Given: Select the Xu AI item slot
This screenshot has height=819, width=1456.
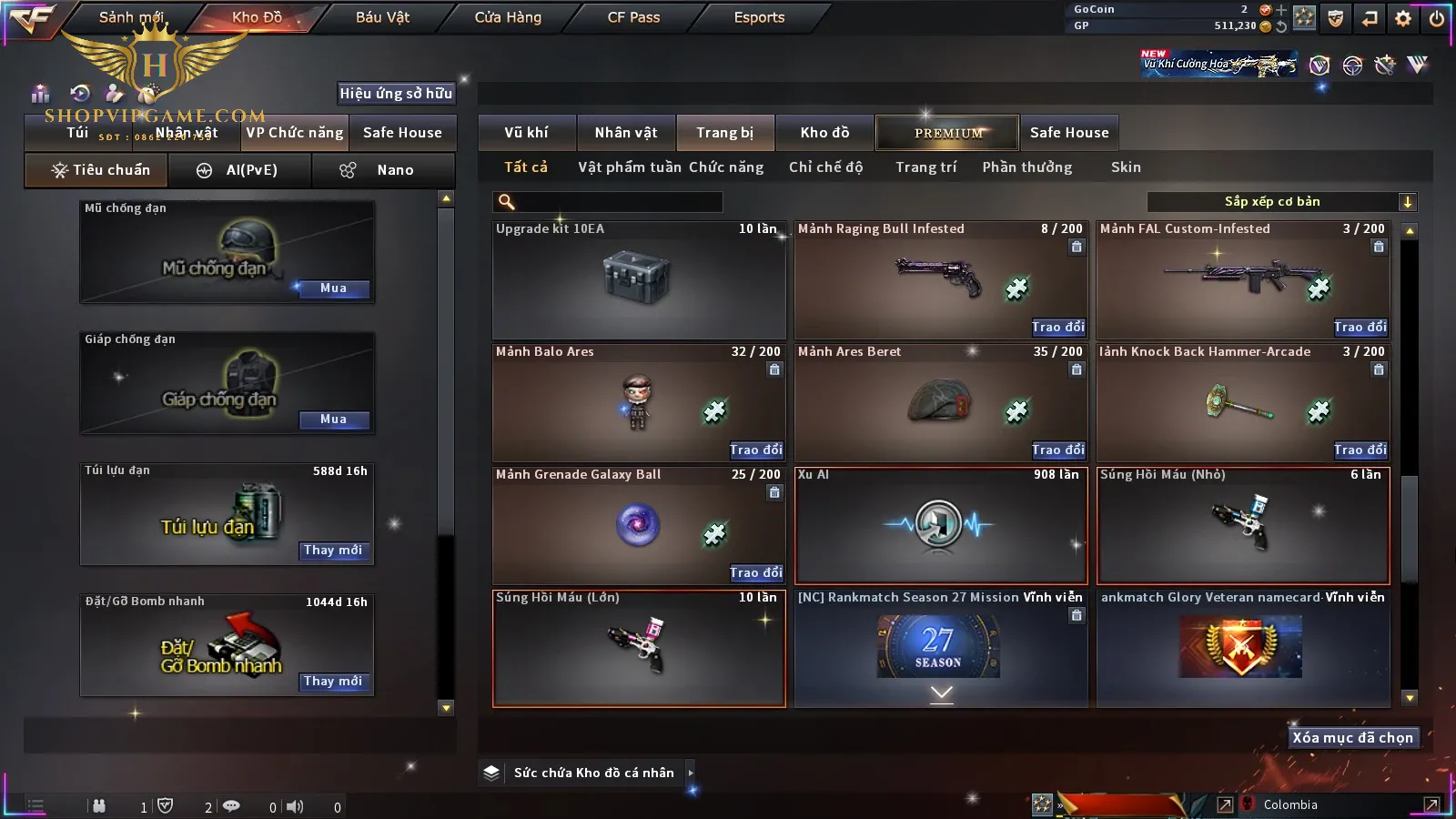Looking at the screenshot, I should [941, 526].
